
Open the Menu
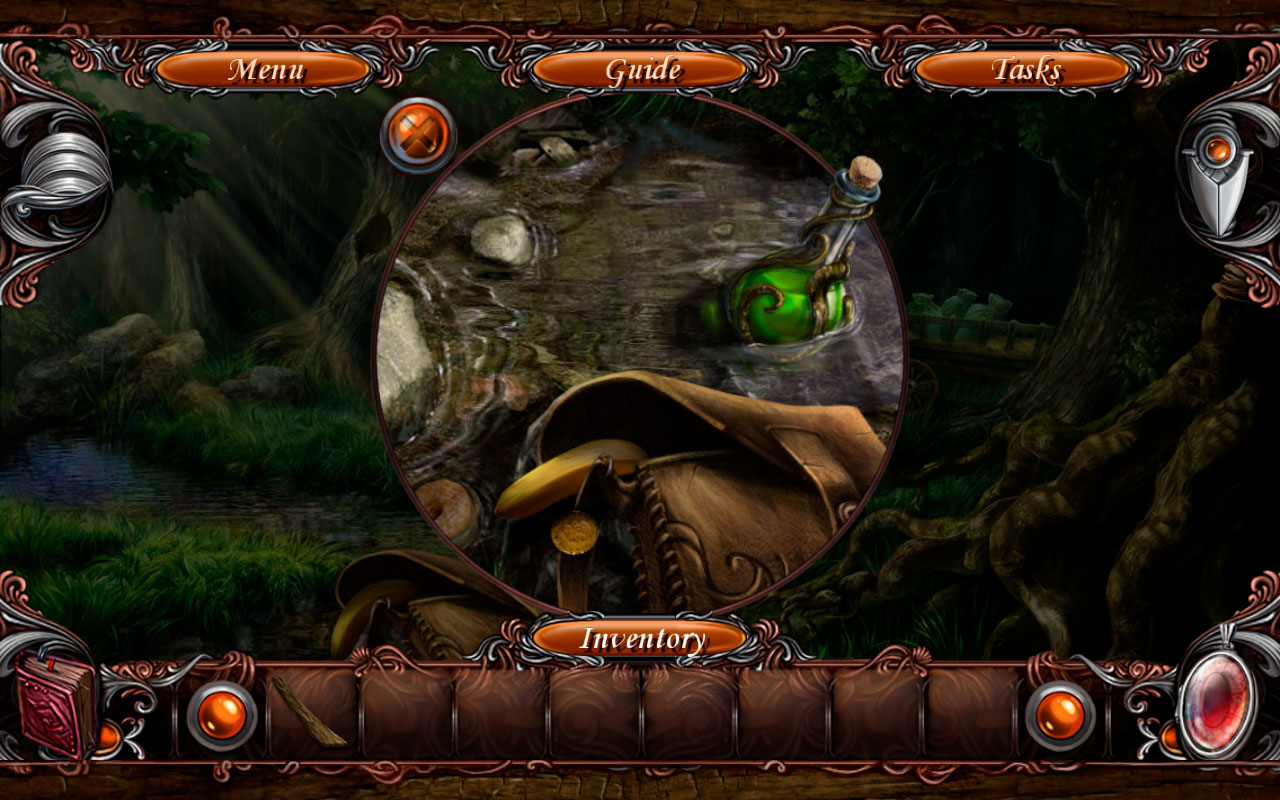(266, 70)
